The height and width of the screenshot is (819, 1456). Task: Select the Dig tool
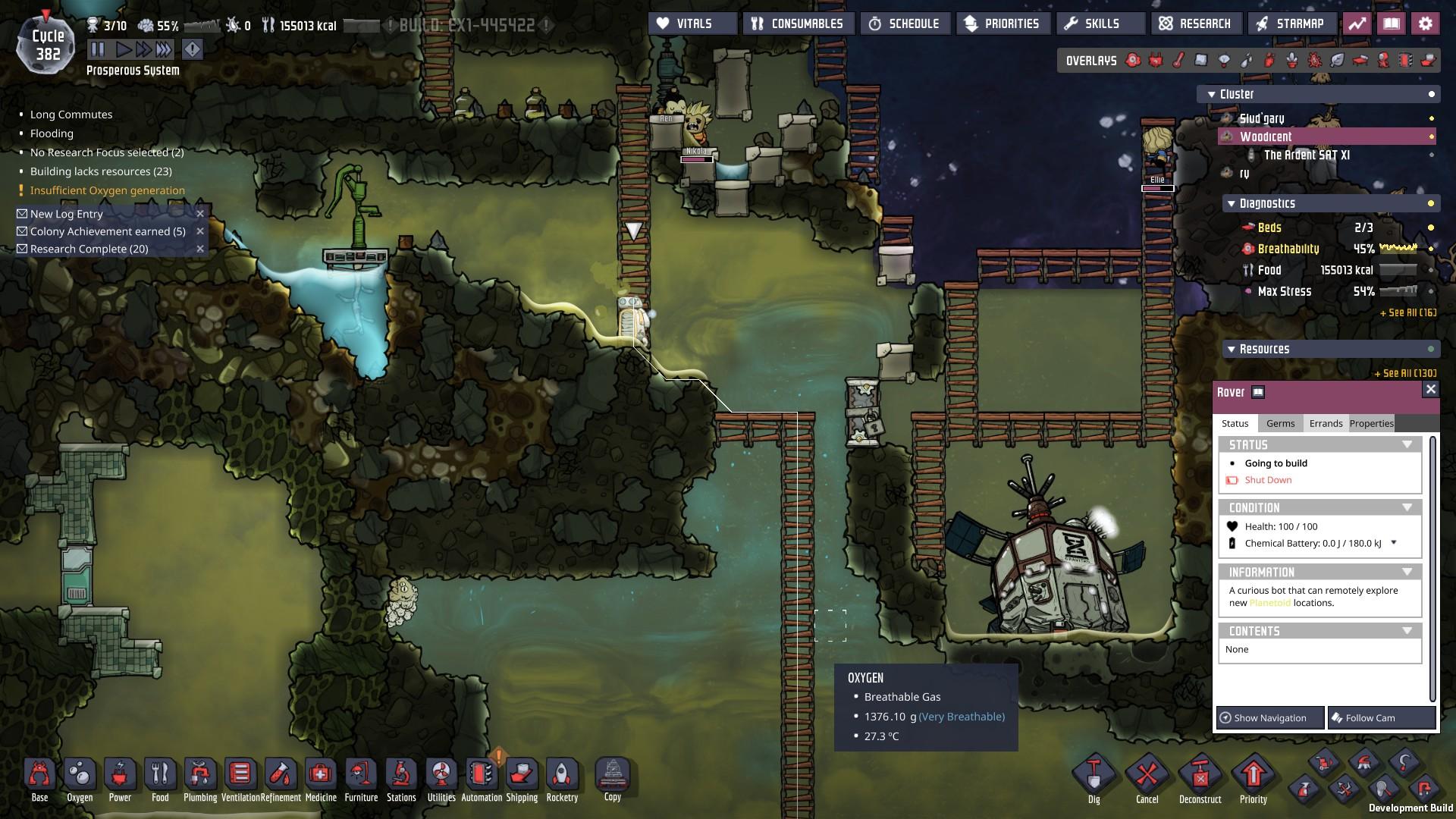pos(1094,779)
